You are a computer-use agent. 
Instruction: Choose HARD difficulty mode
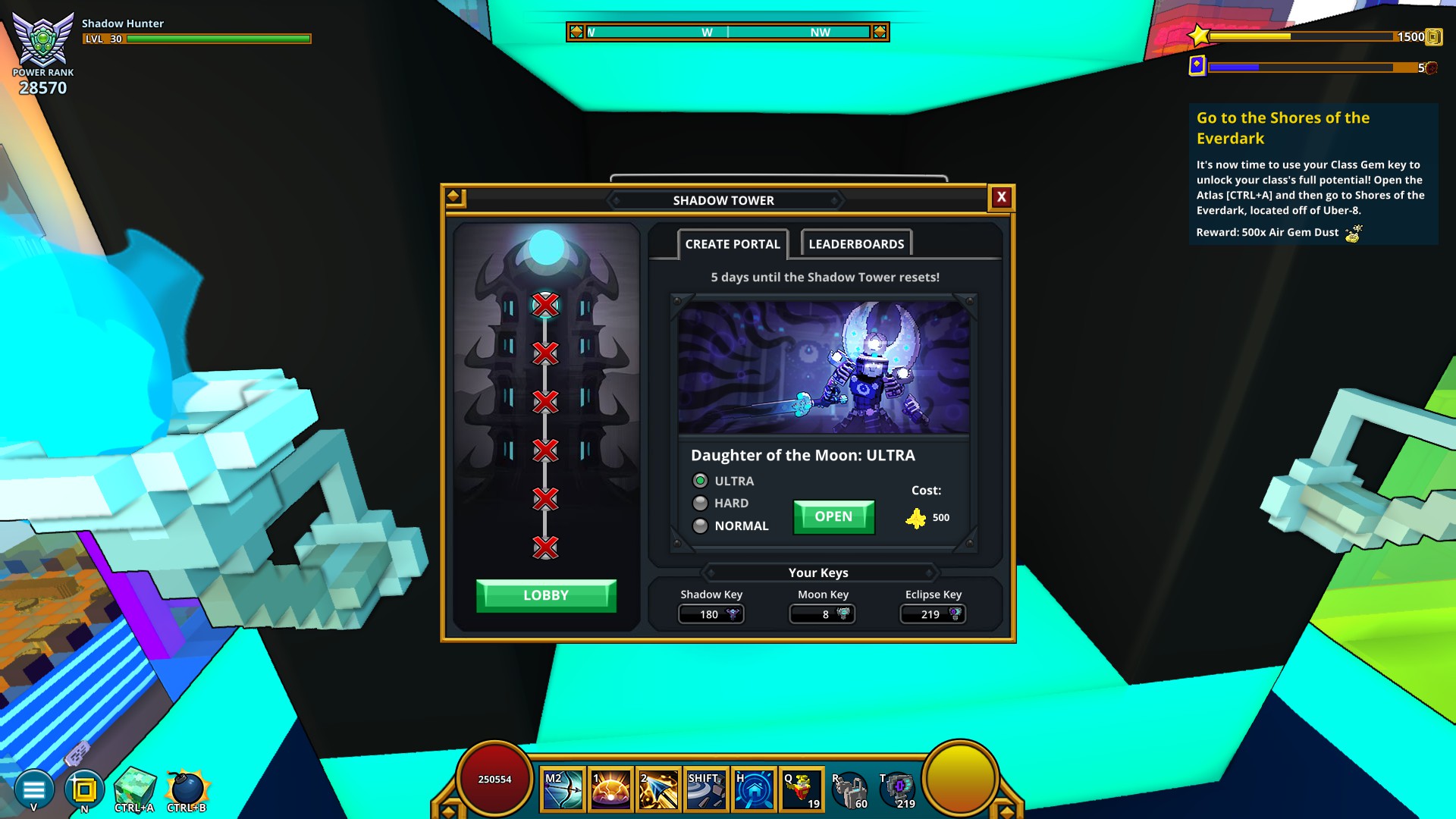pos(700,503)
